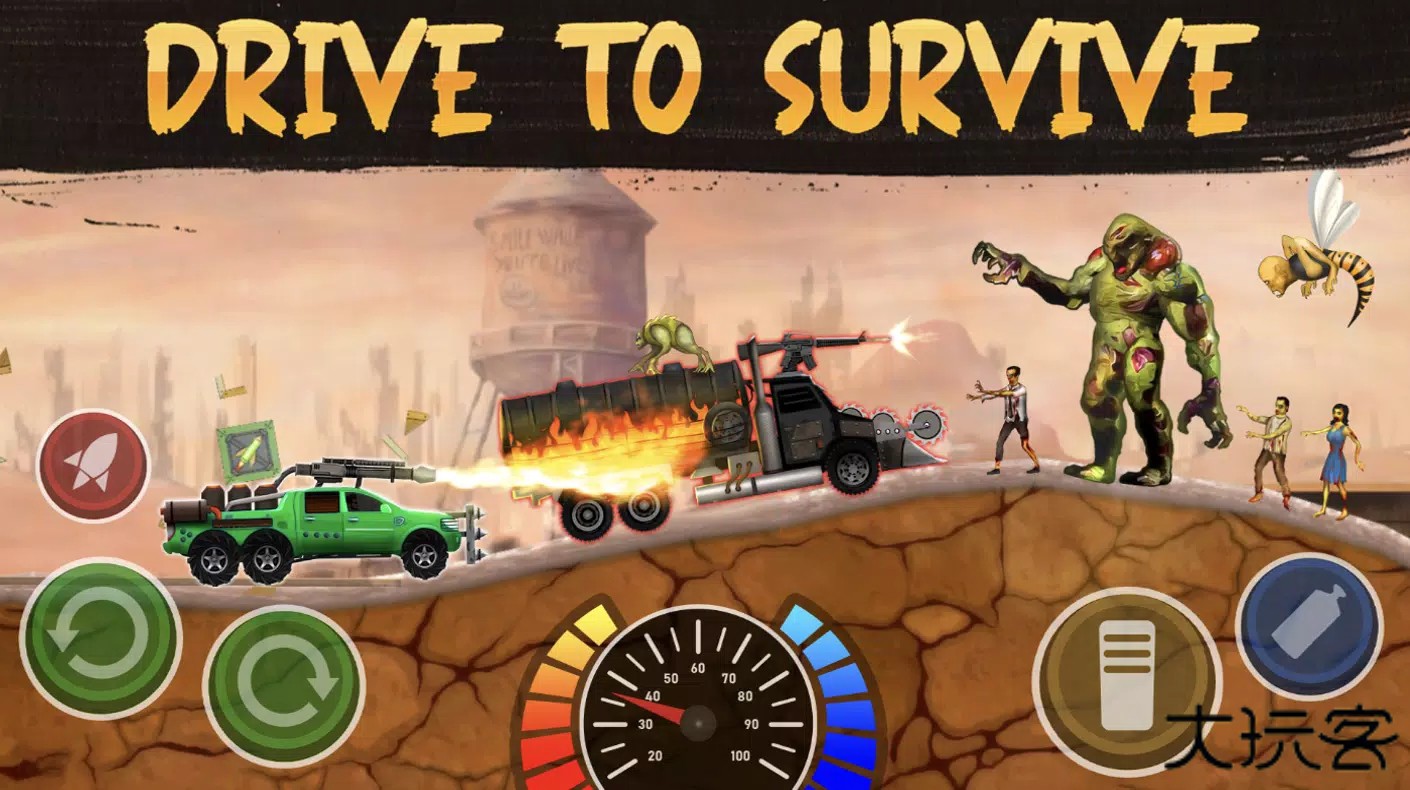Screen dimensions: 1410x790
Task: Fire the red rocket button
Action: 93,464
